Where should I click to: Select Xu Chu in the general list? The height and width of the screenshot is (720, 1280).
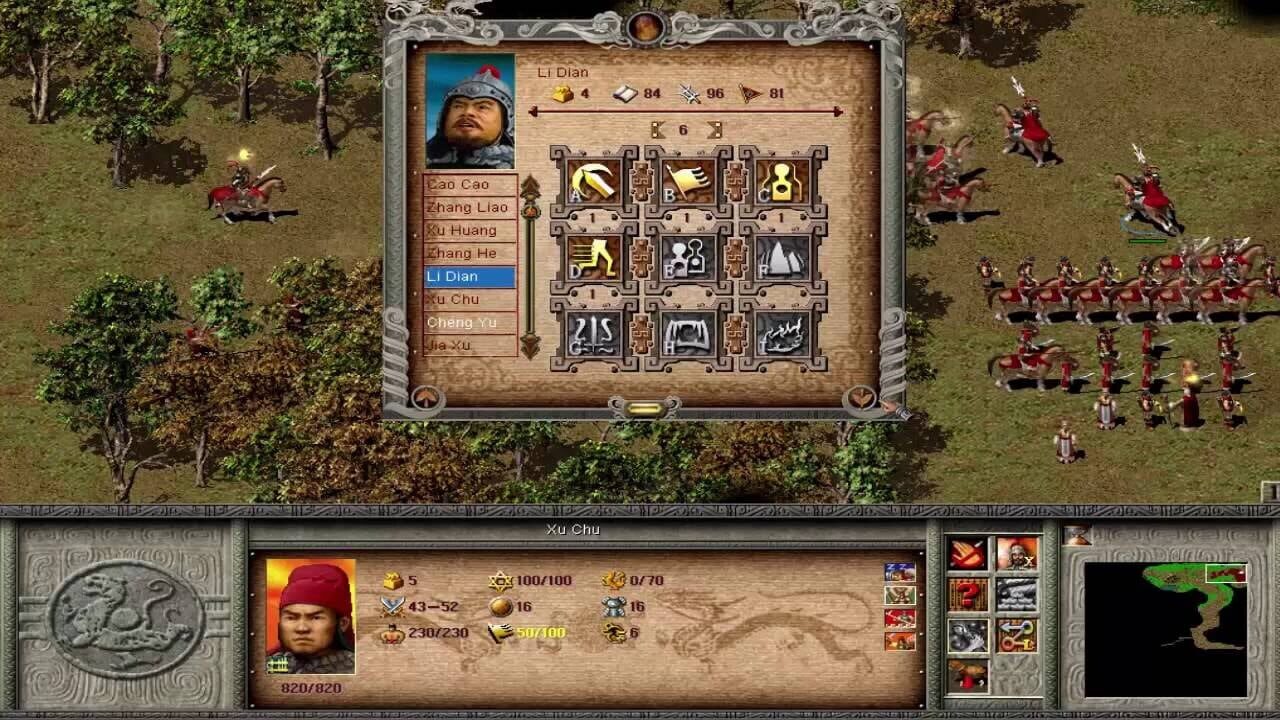tap(466, 299)
